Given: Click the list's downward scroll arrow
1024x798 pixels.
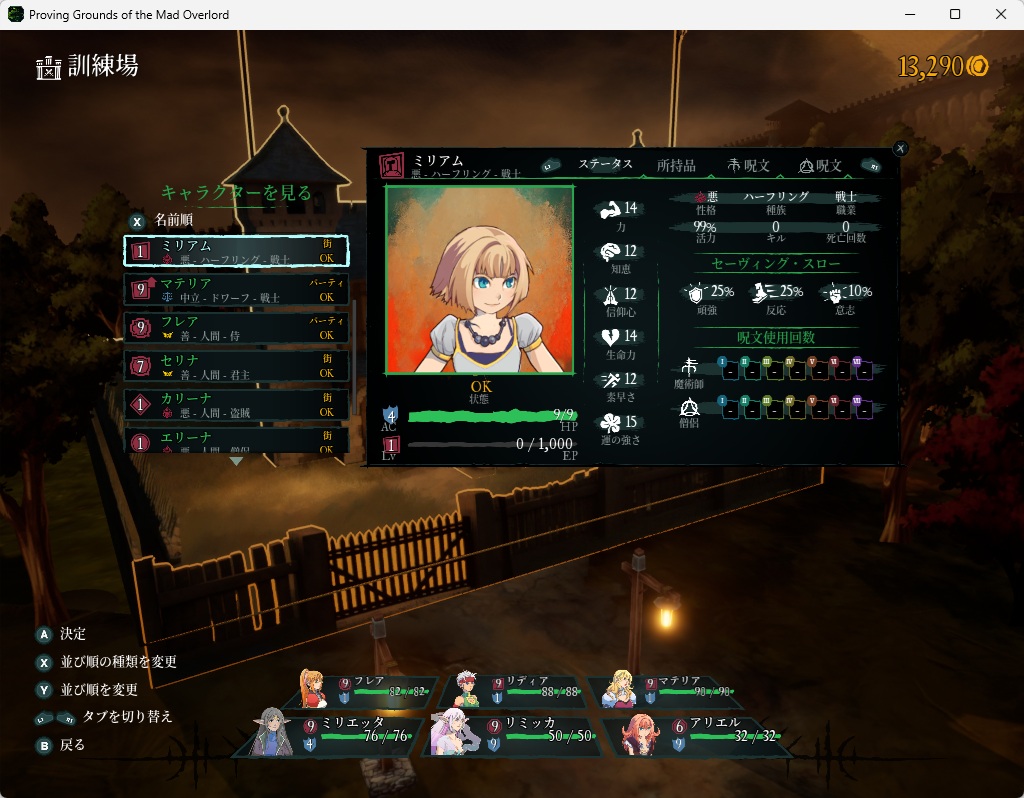Looking at the screenshot, I should click(236, 461).
